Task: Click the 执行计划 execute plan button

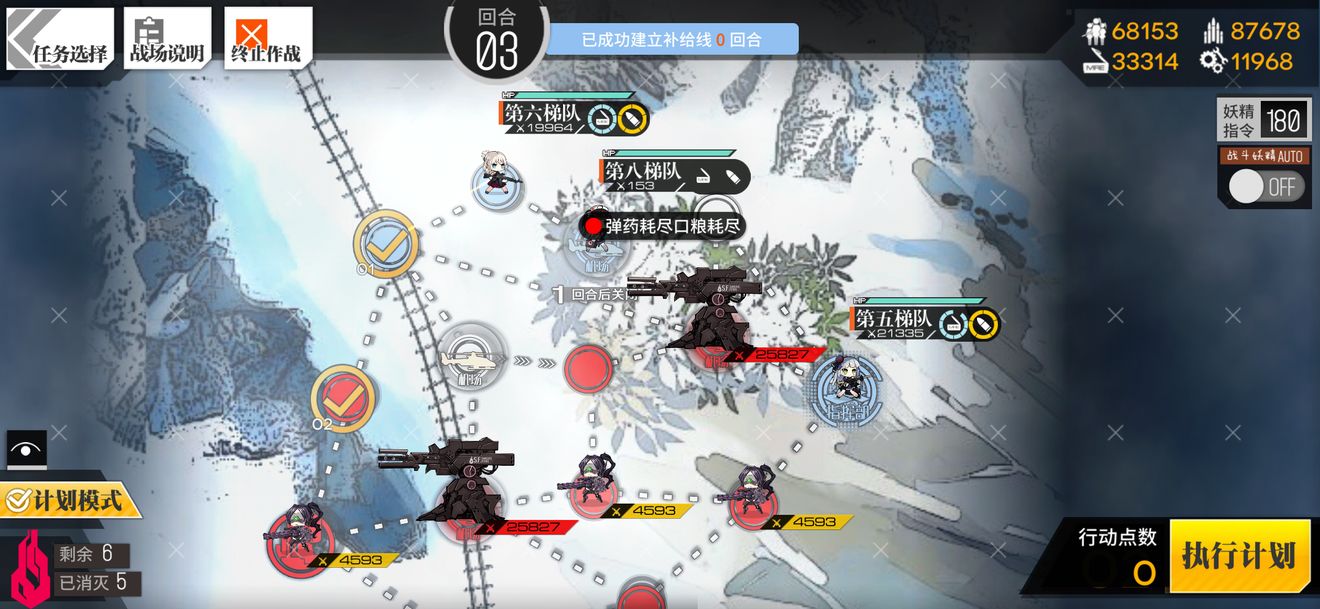Action: [x=1239, y=555]
